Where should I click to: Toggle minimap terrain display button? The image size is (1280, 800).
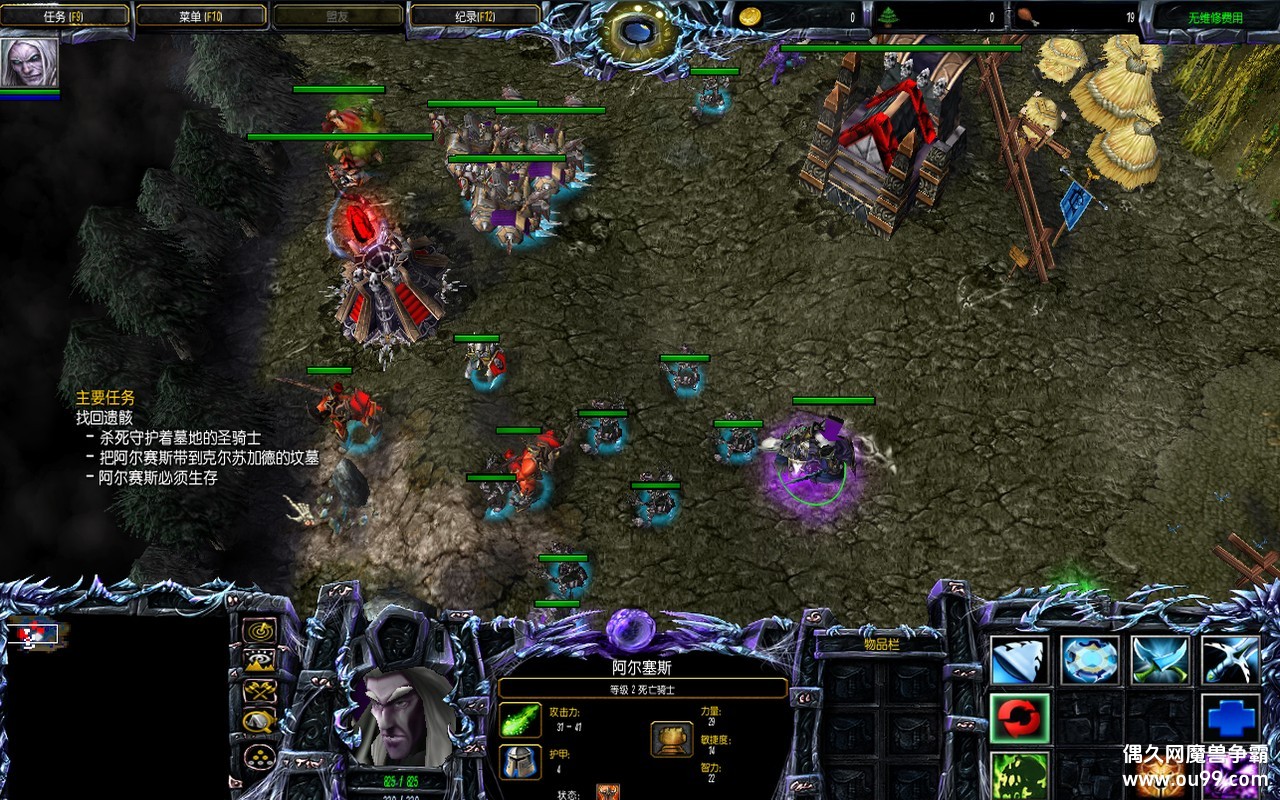tap(259, 660)
